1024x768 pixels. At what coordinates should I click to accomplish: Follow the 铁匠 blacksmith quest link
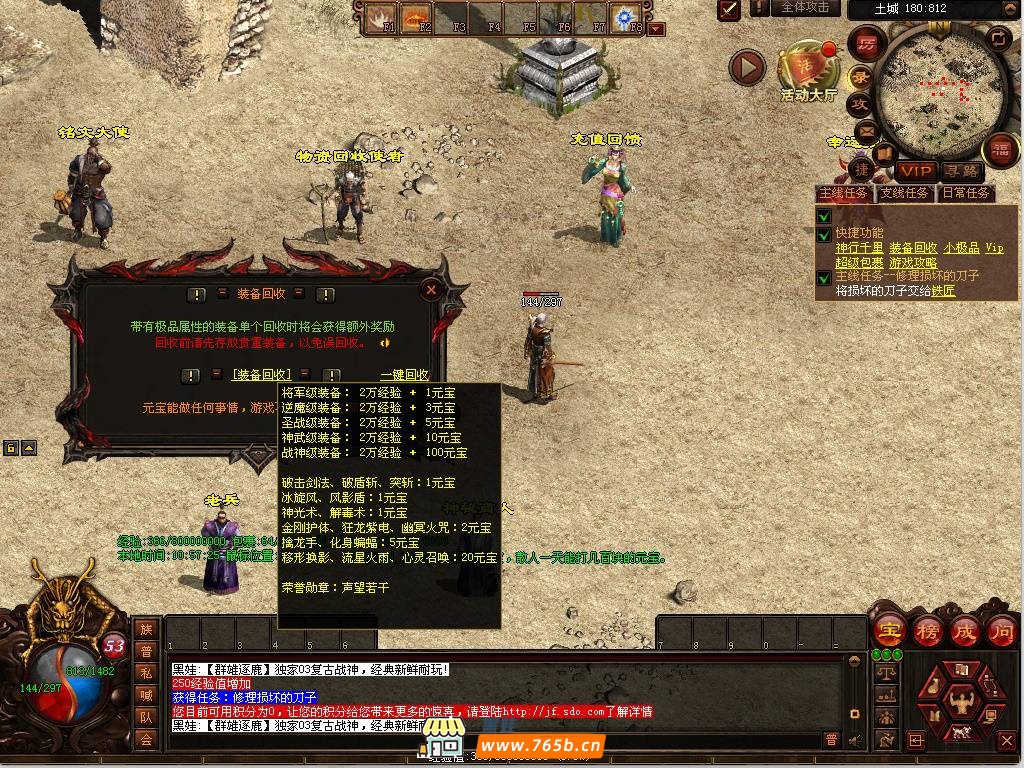pos(943,291)
